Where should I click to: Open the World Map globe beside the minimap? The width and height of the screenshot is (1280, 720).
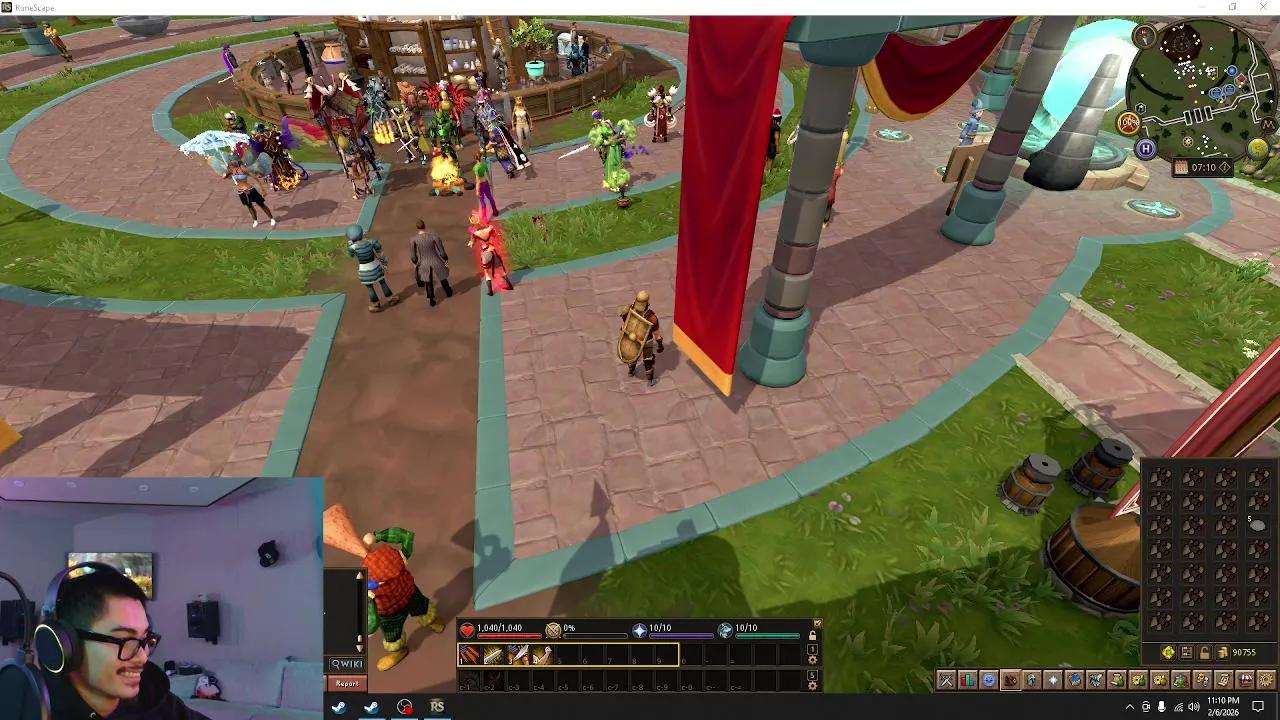[x=1257, y=148]
